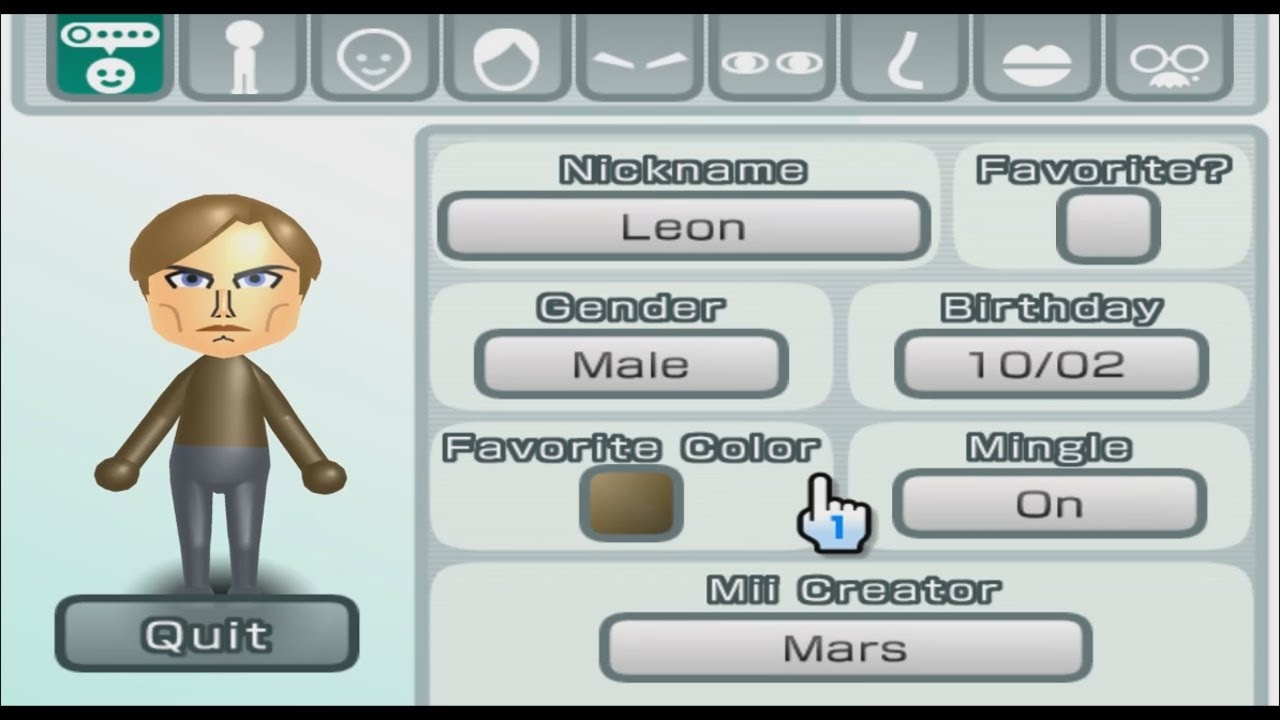1280x720 pixels.
Task: Open the Nickname editor for Leon
Action: coord(684,226)
